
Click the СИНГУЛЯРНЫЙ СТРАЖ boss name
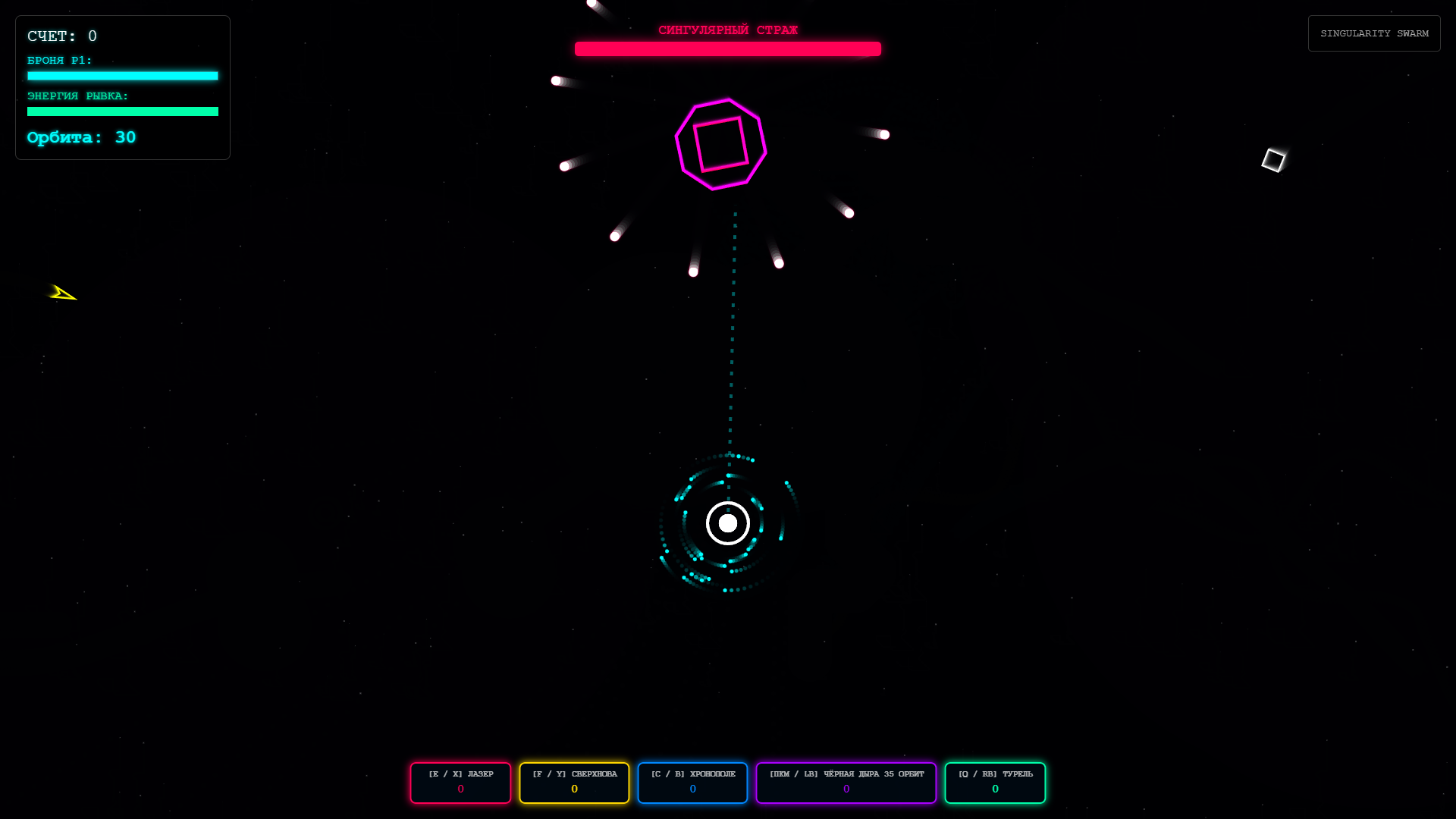(x=727, y=30)
